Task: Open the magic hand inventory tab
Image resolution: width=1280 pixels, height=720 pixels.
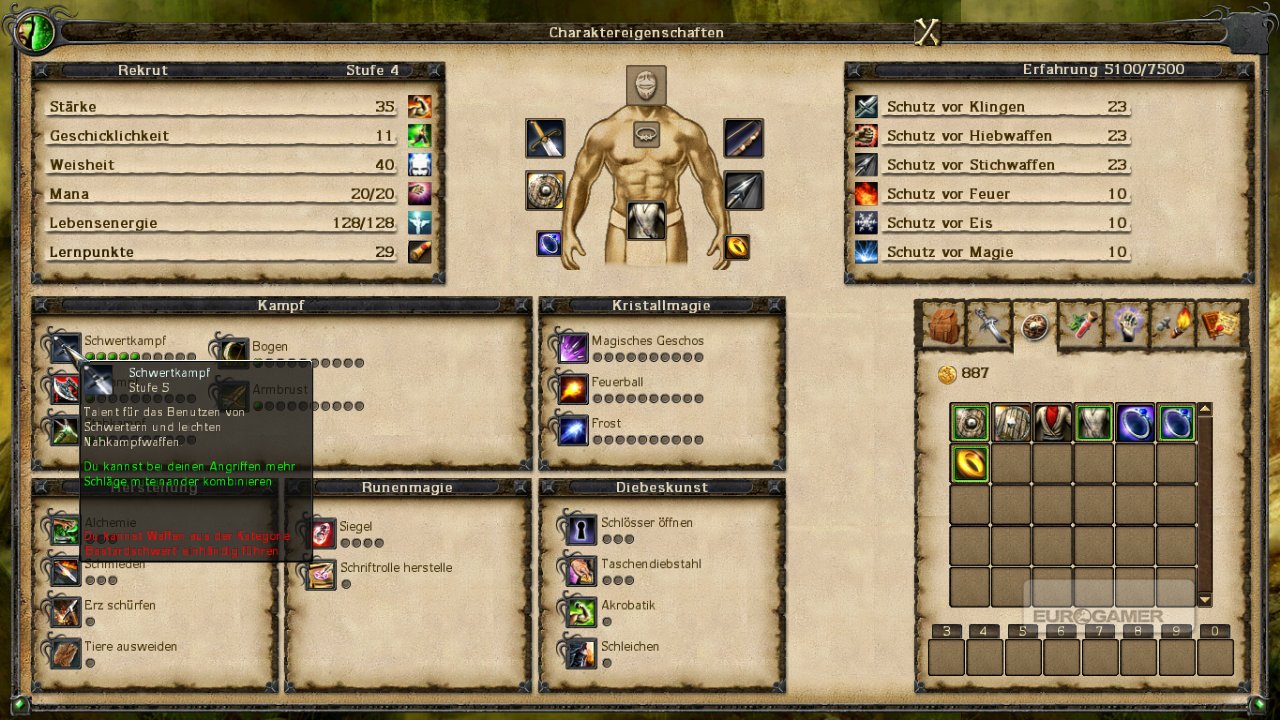Action: click(x=1128, y=325)
